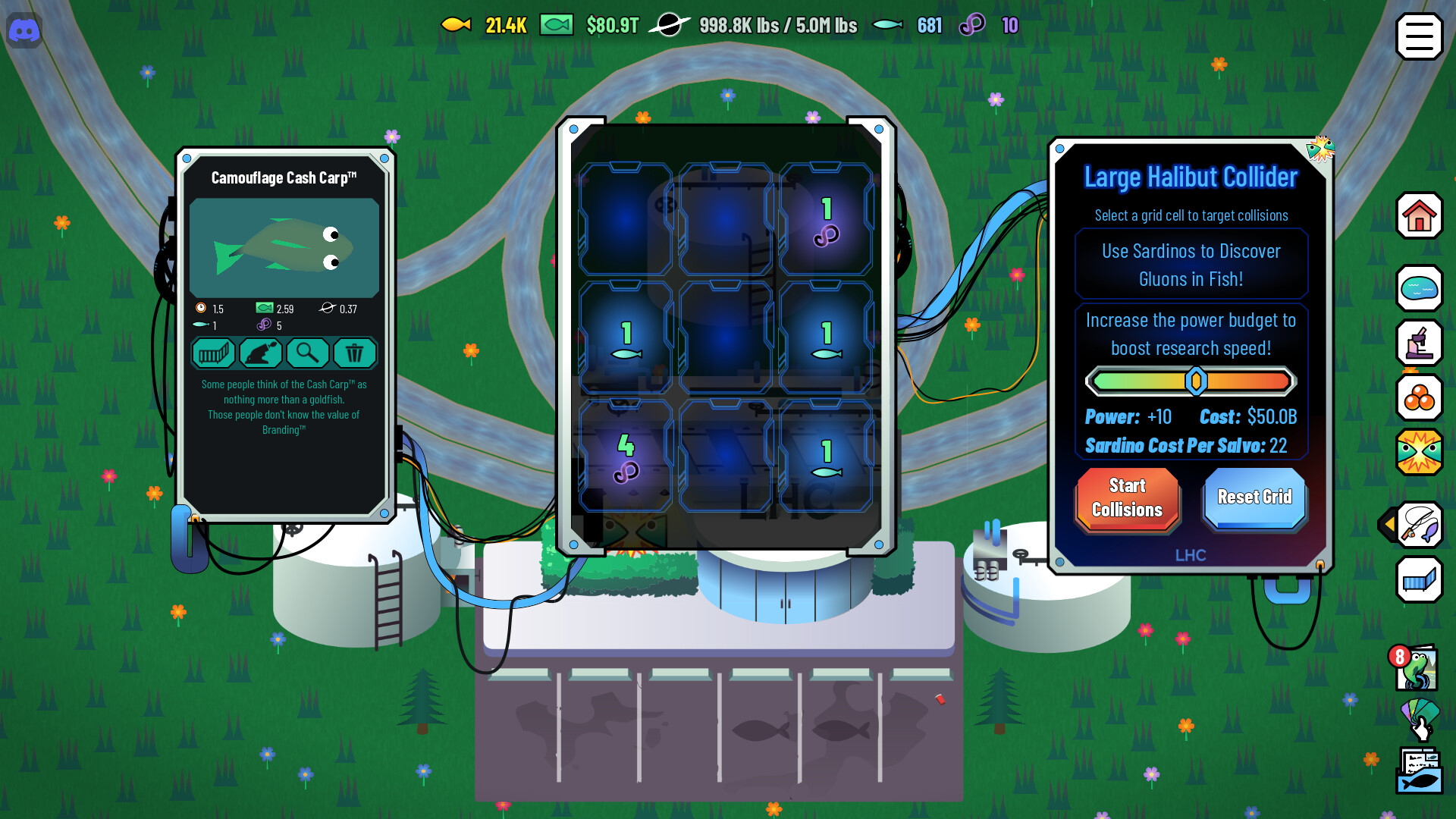Click the gluon particles sidebar icon
This screenshot has height=819, width=1456.
tap(1419, 398)
